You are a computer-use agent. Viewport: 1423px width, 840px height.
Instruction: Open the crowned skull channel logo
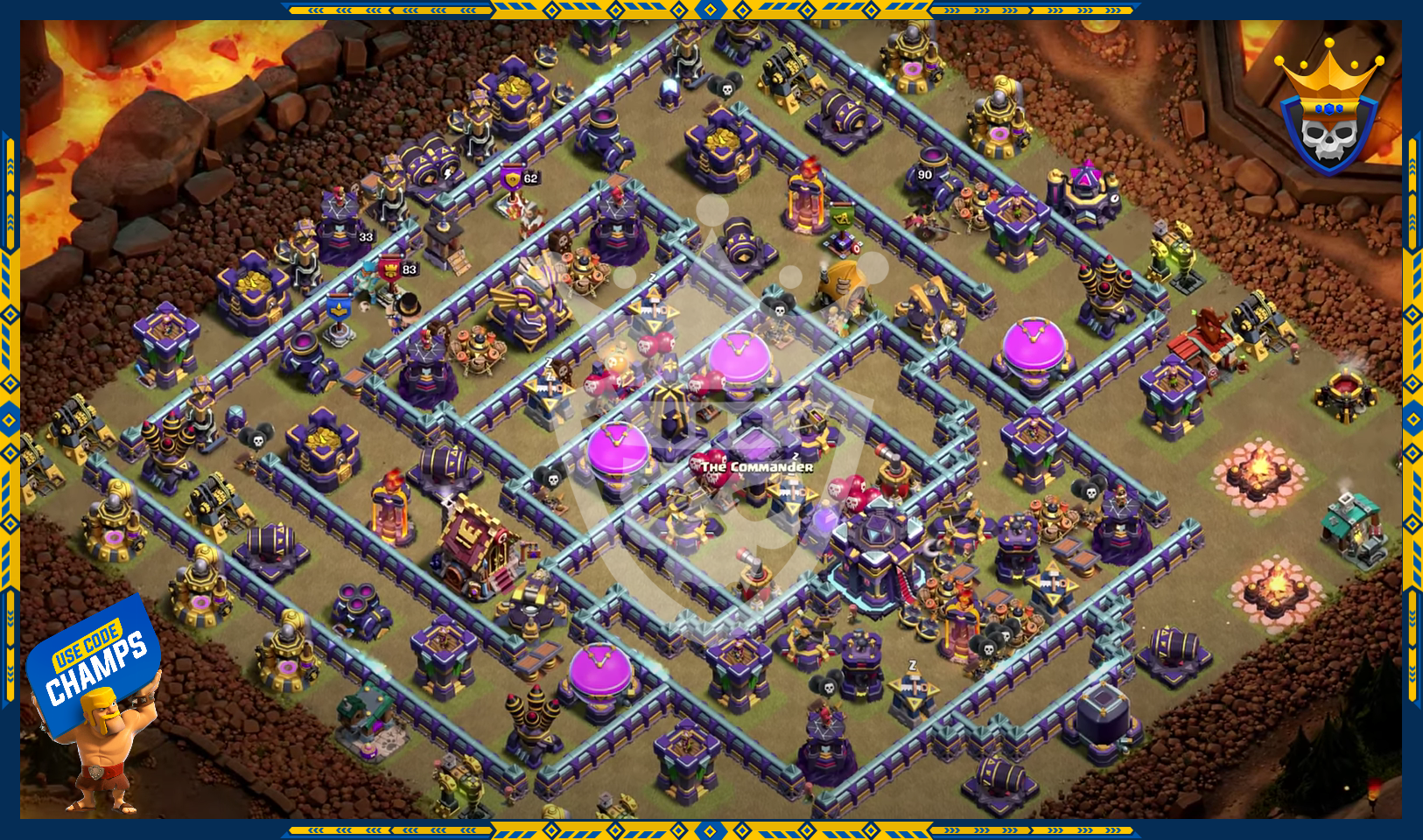pos(1328,110)
